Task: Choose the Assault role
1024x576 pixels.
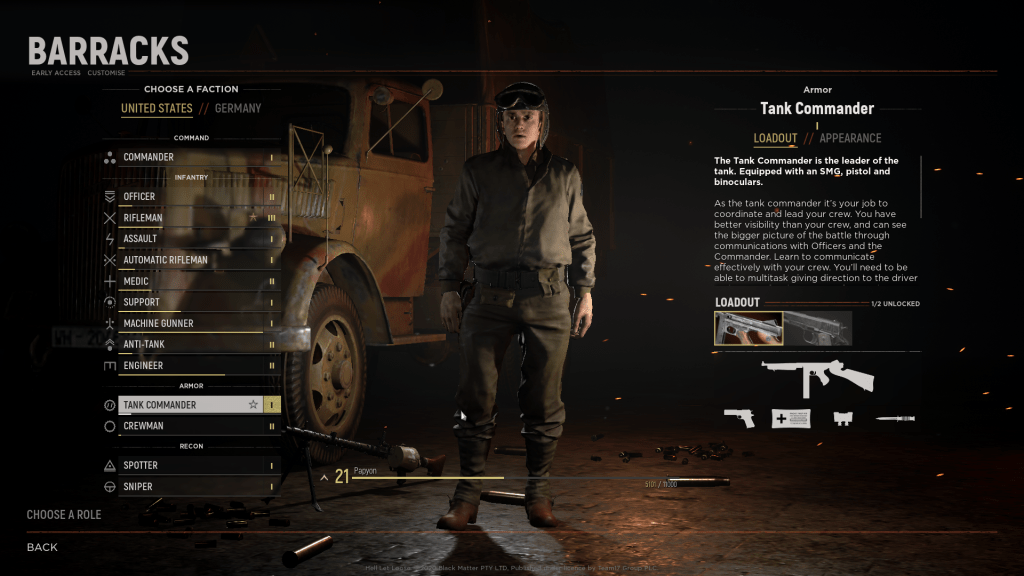Action: click(190, 239)
